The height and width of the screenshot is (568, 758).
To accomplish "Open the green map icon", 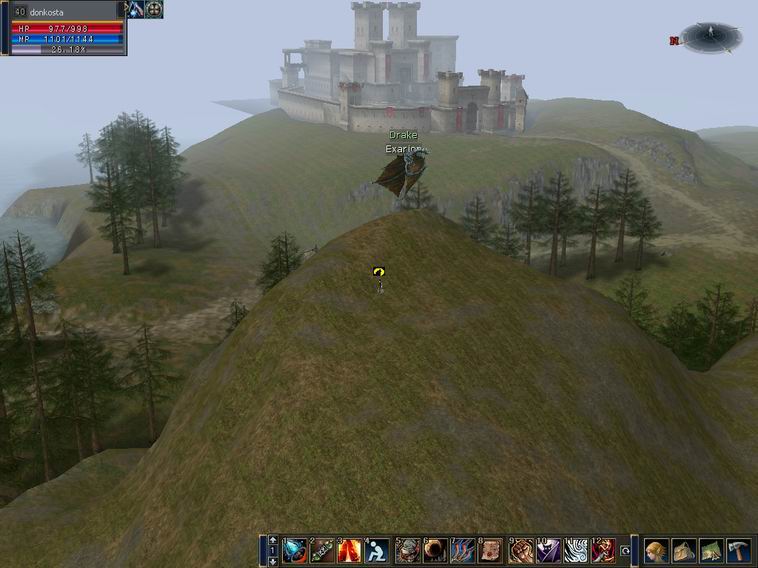I will tap(711, 551).
